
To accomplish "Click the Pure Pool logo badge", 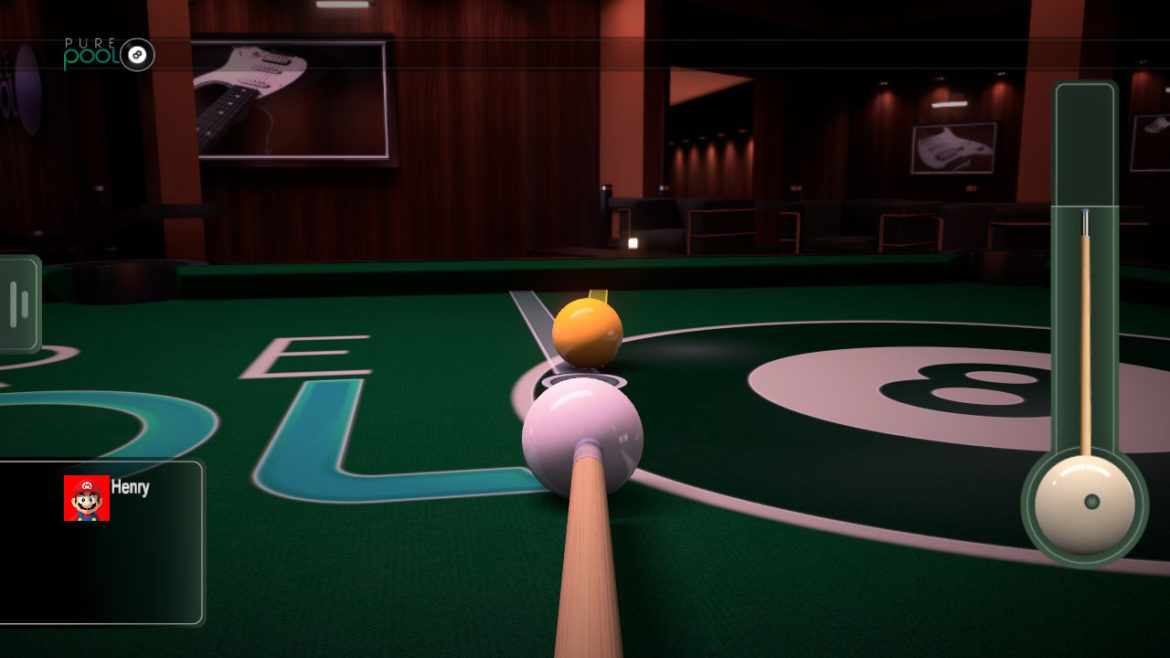I will 108,54.
